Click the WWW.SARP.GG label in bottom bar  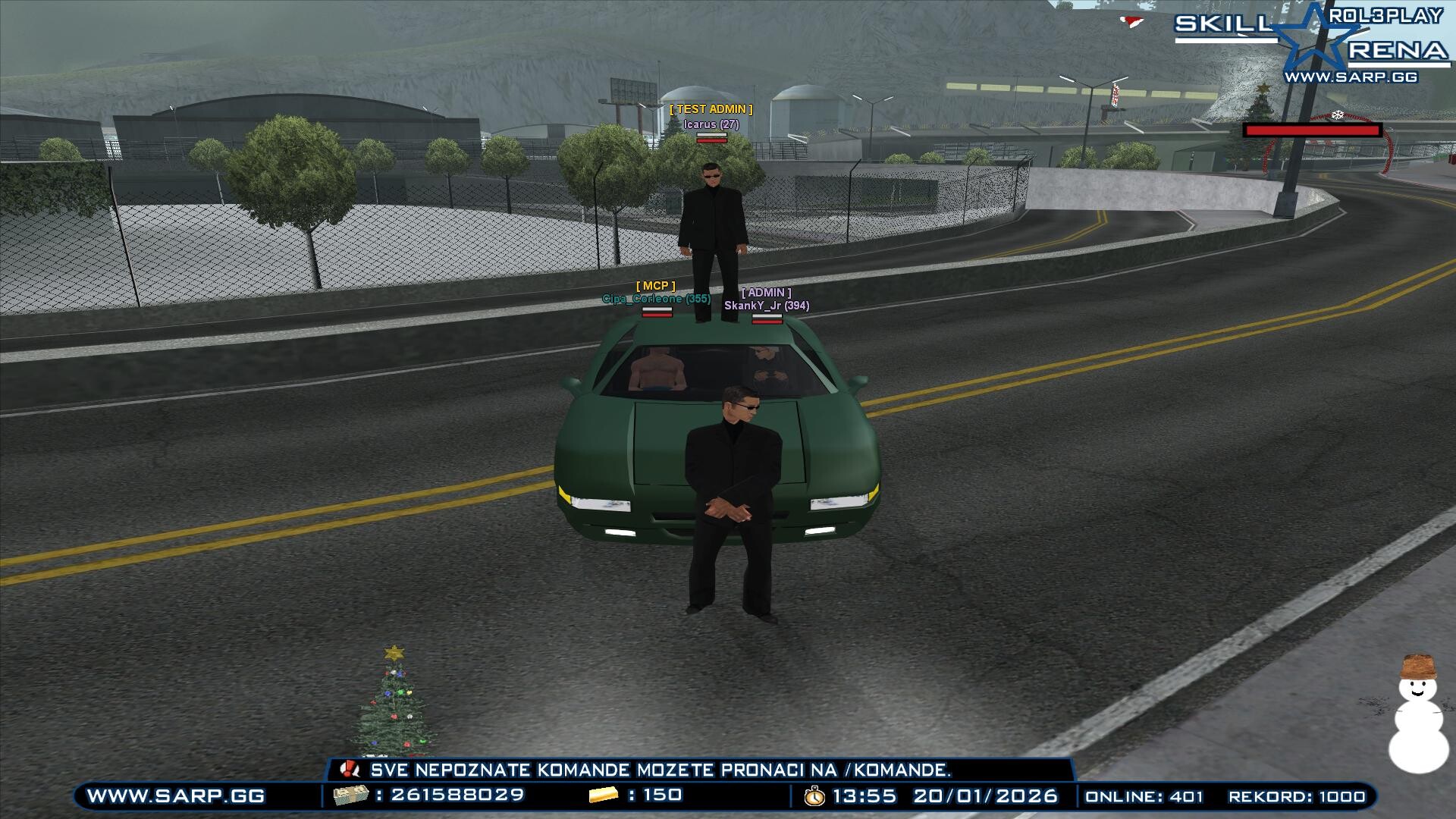pos(176,796)
